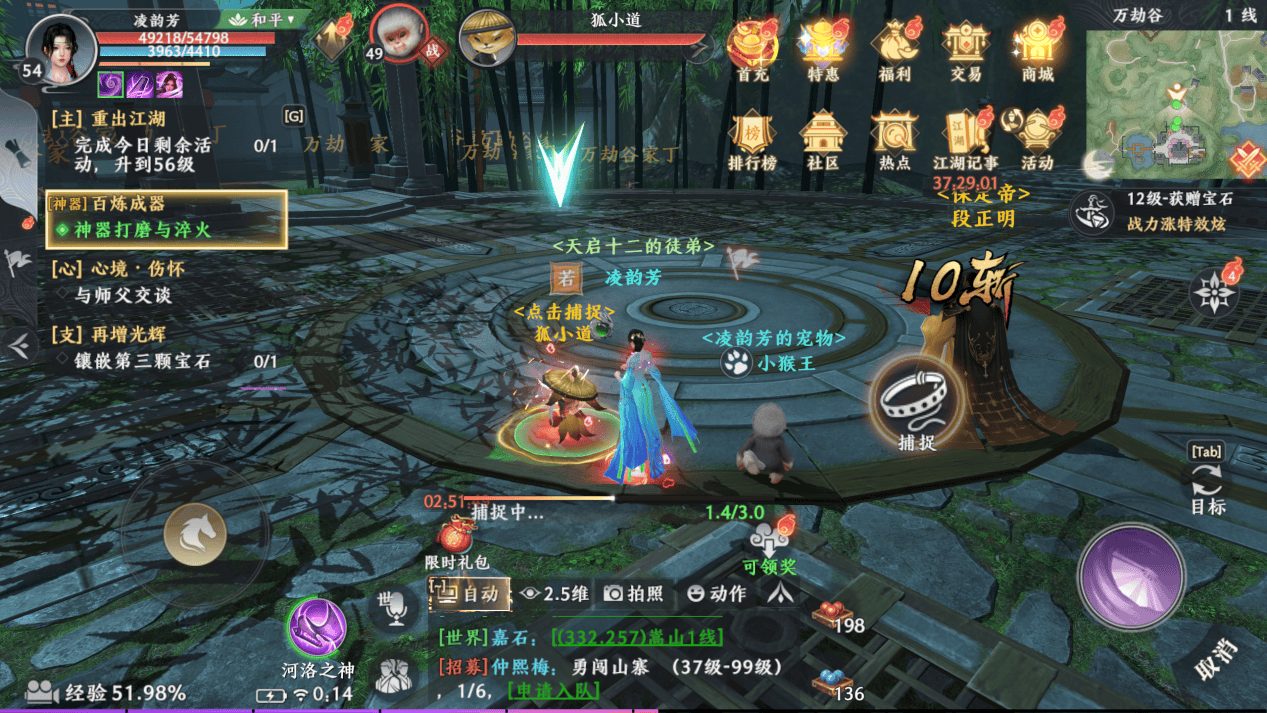Open the 限时礼包 limited-time gift pack
Viewport: 1267px width, 713px height.
coord(457,541)
